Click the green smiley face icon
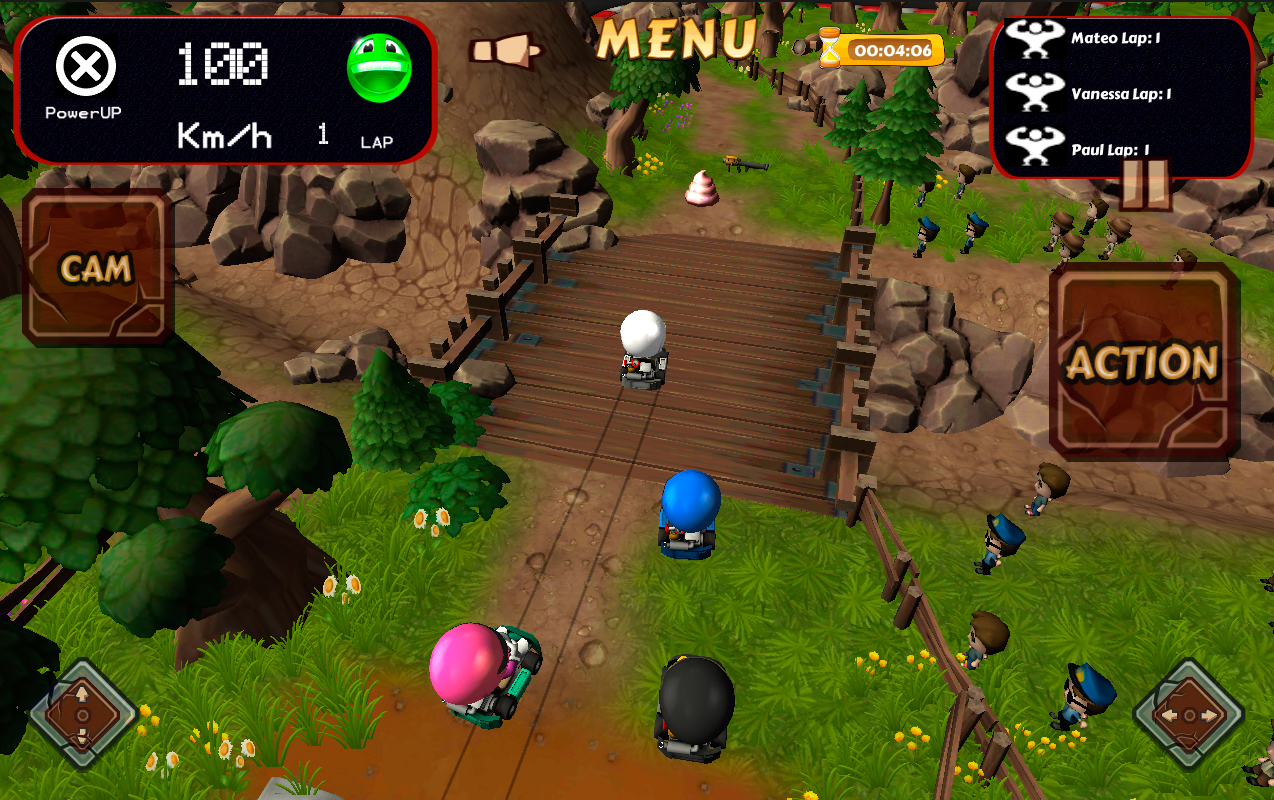The width and height of the screenshot is (1274, 800). [379, 68]
